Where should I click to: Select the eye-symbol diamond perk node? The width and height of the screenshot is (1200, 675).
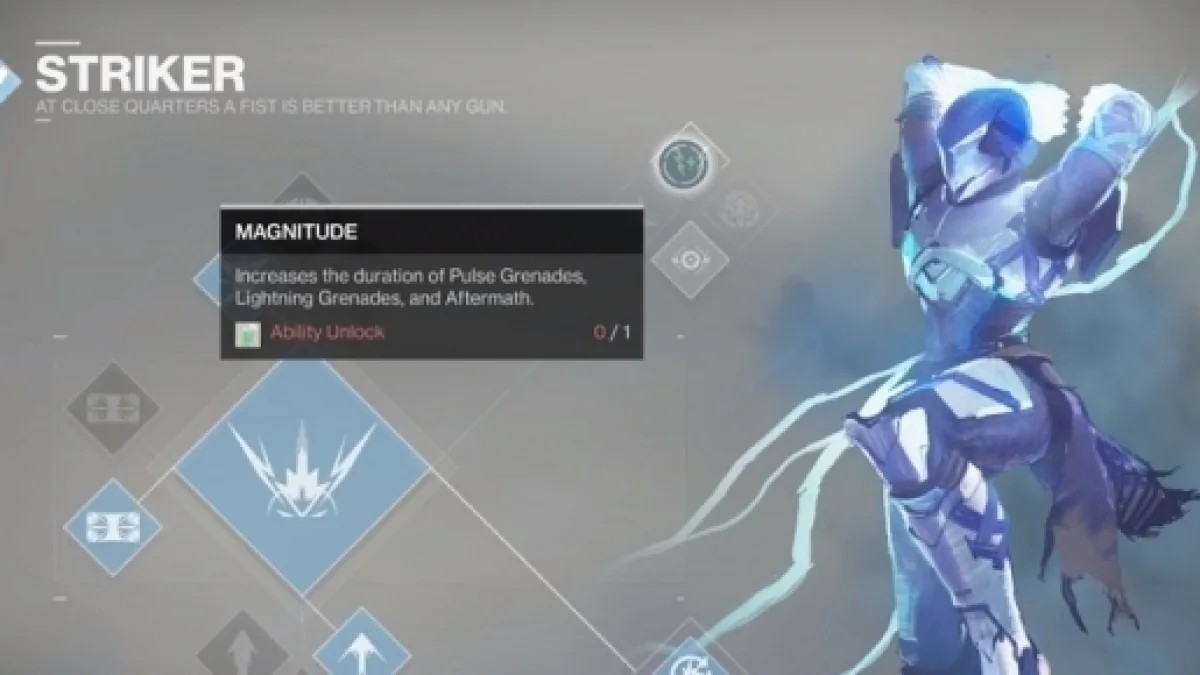tap(690, 260)
